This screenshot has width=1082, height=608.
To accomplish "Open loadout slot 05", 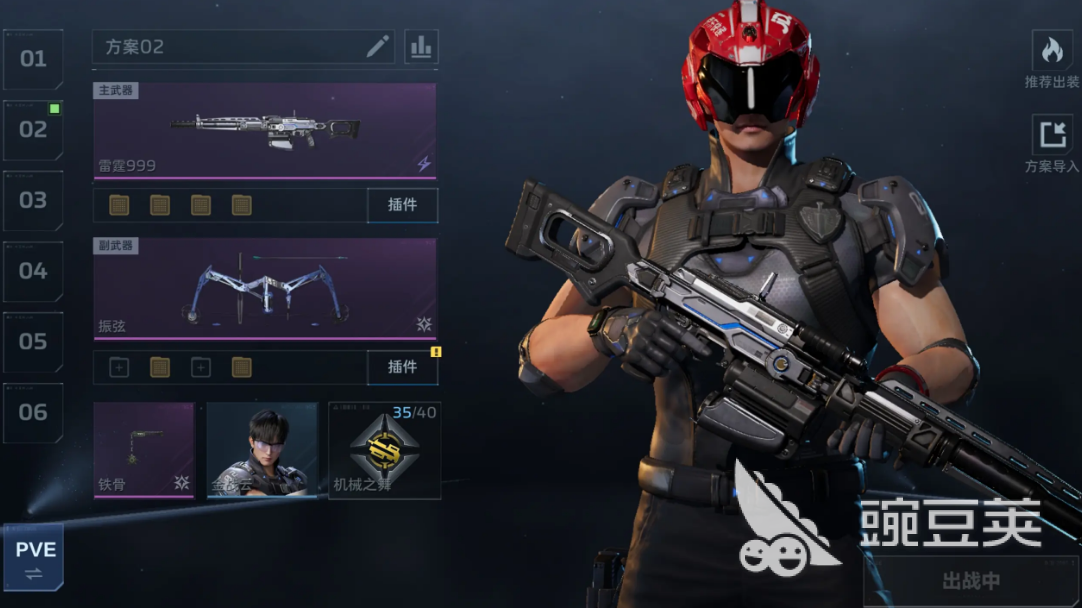I will pos(33,341).
